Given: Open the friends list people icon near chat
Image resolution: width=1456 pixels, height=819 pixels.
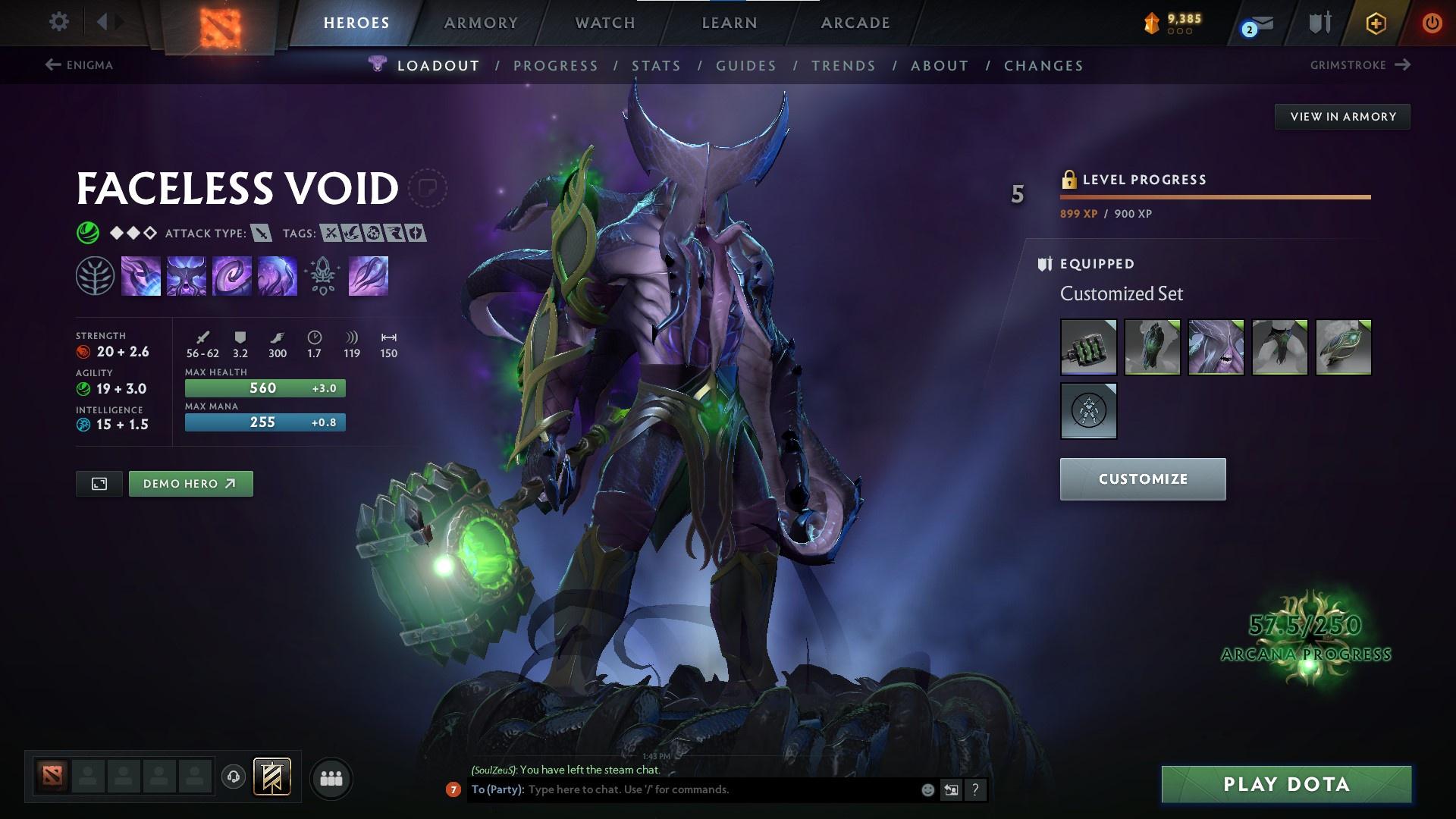Looking at the screenshot, I should (331, 777).
